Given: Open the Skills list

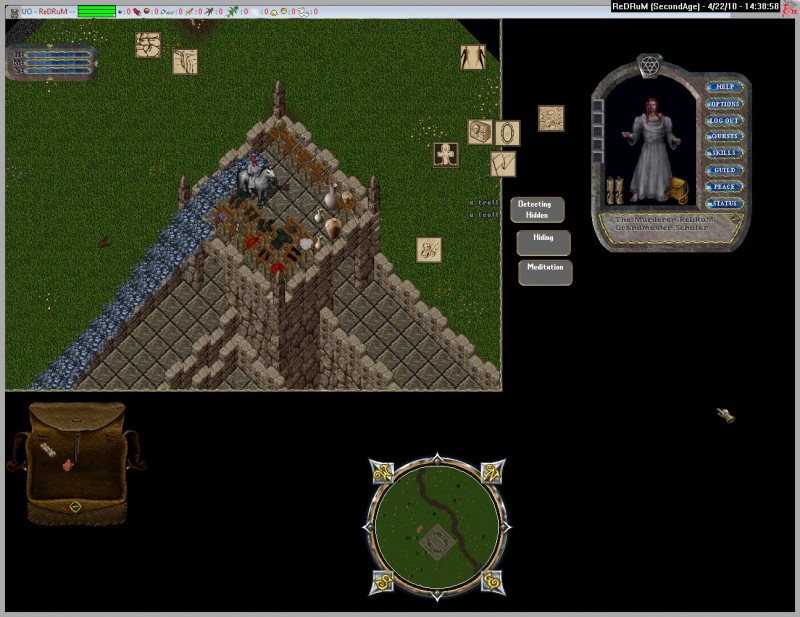Looking at the screenshot, I should [723, 153].
